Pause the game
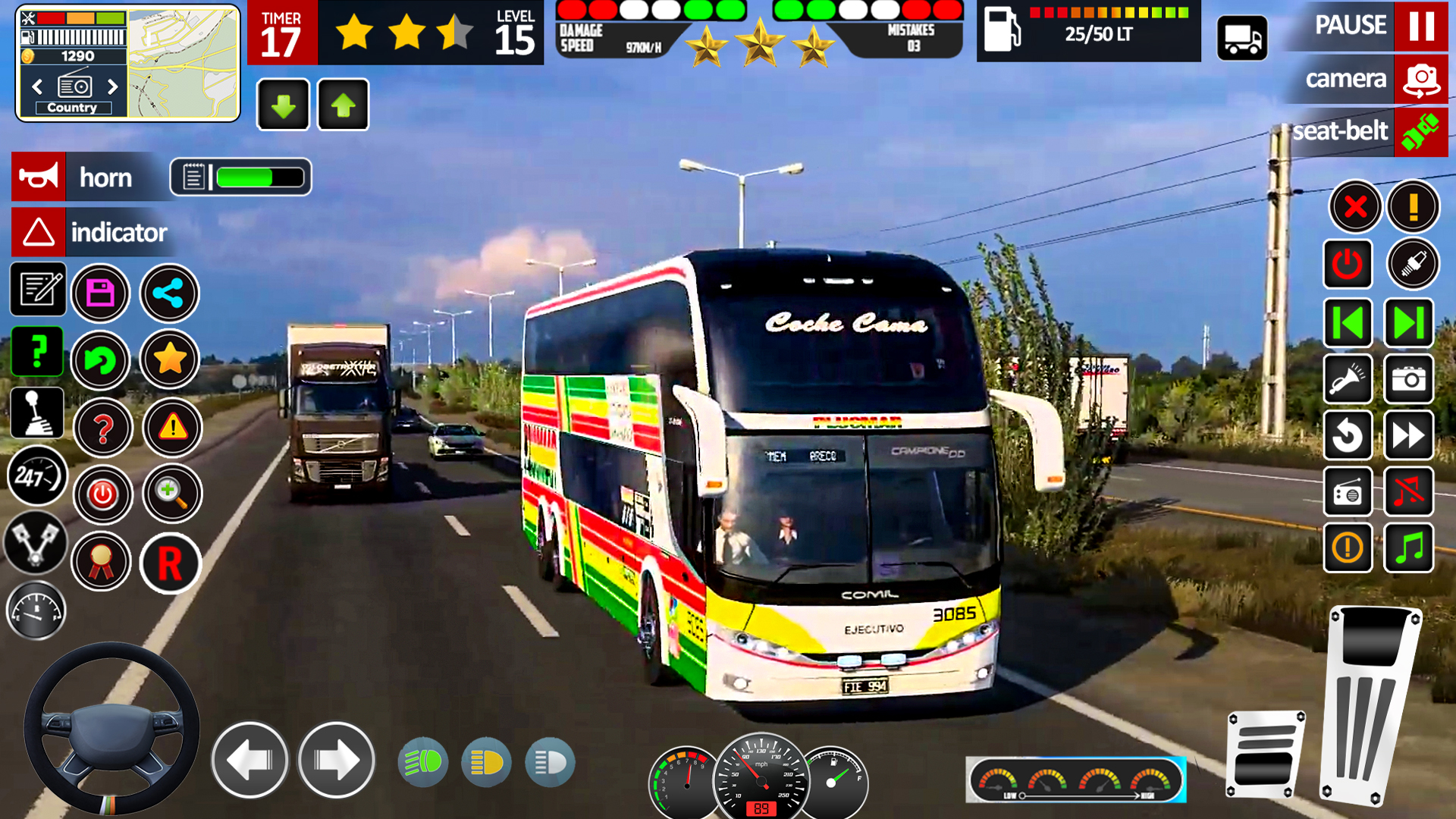The image size is (1456, 819). point(1420,27)
